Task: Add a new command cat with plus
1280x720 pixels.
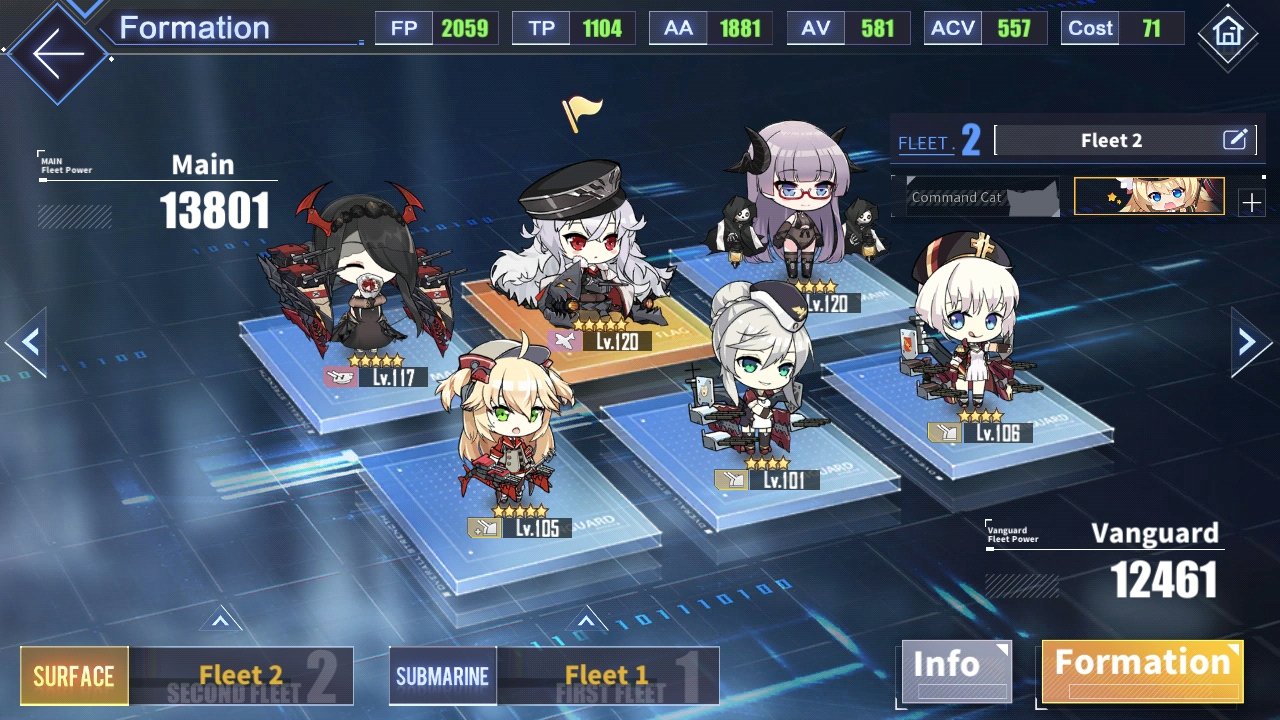Action: click(x=1251, y=203)
